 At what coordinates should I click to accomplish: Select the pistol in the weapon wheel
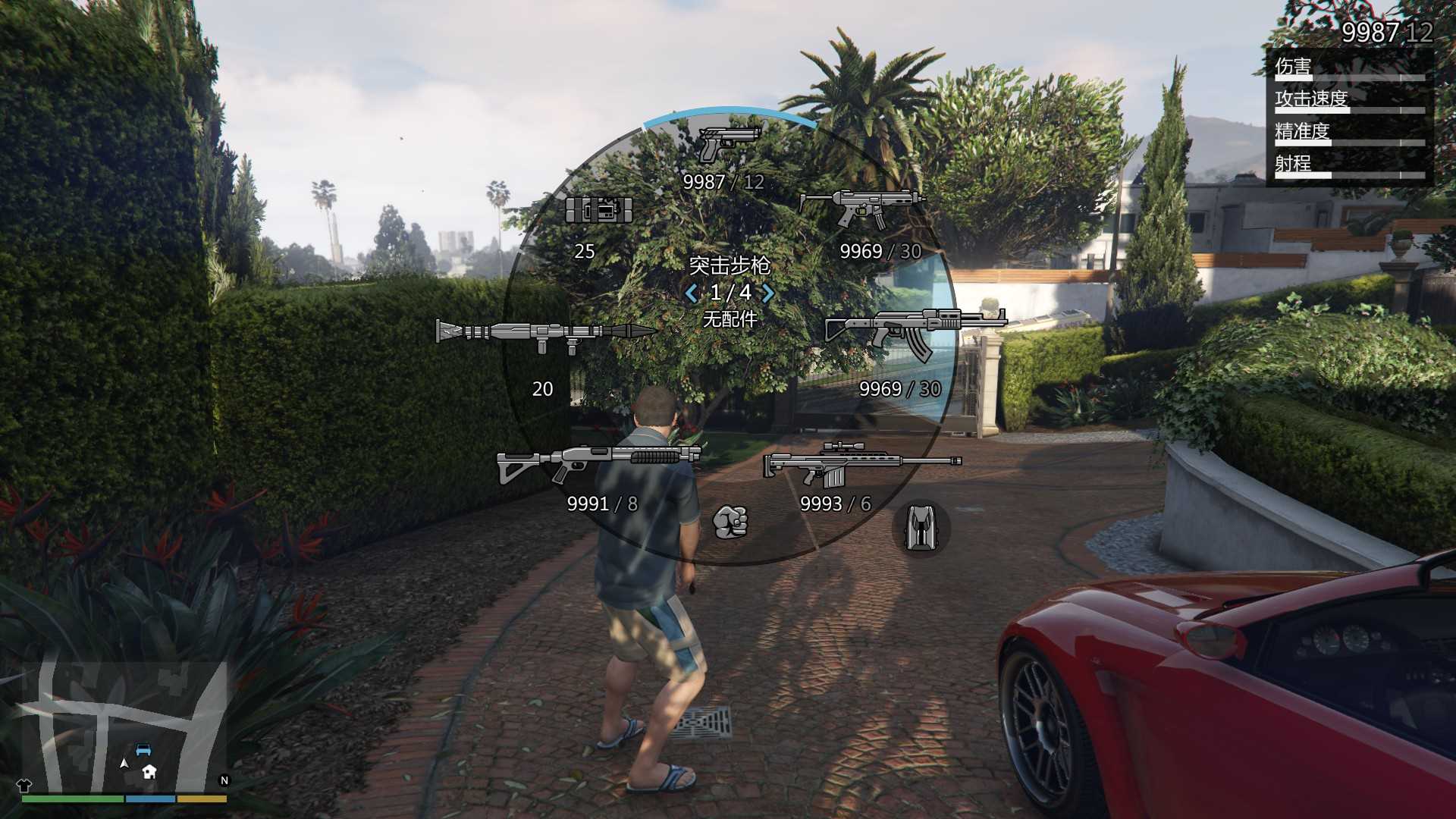coord(728,144)
